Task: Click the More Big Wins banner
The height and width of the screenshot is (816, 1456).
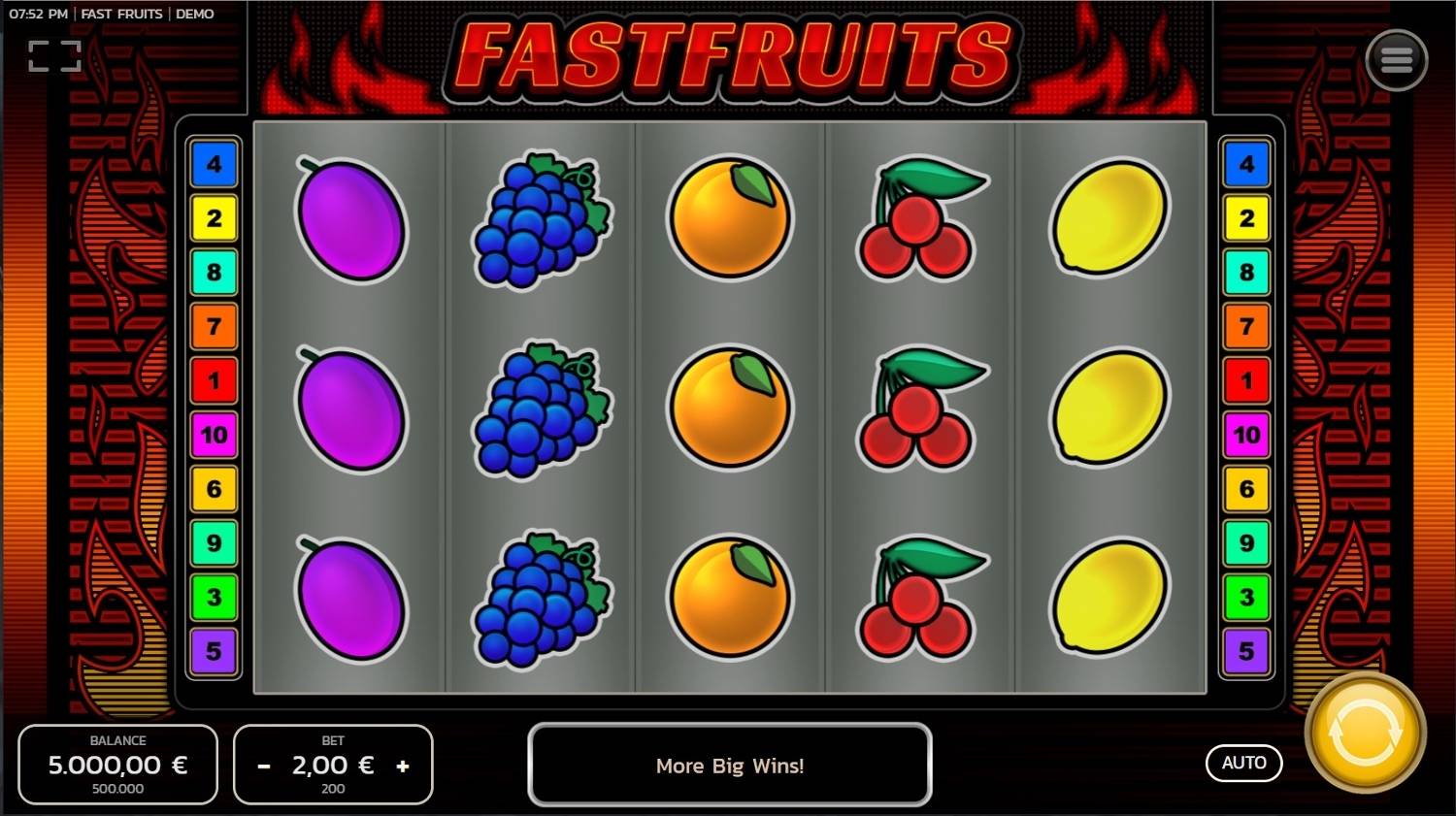Action: tap(729, 766)
